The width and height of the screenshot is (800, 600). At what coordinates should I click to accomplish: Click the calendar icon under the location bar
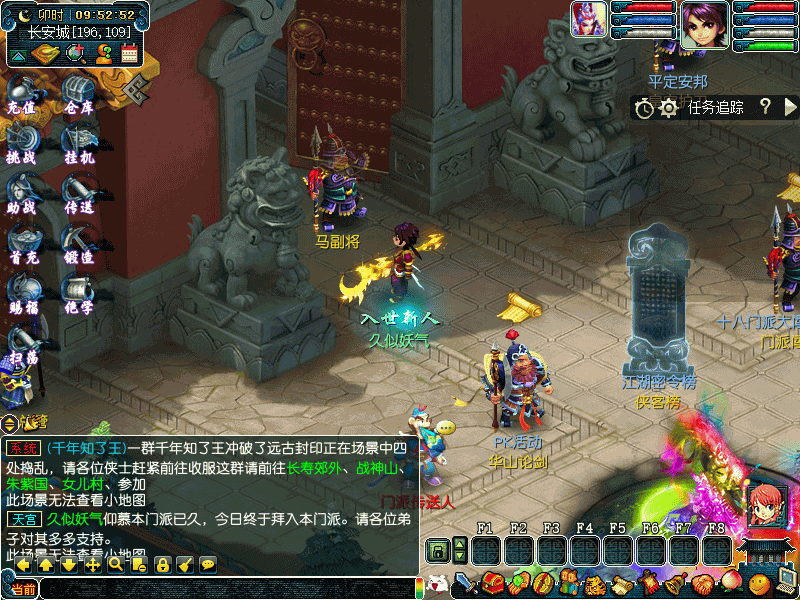[x=129, y=53]
